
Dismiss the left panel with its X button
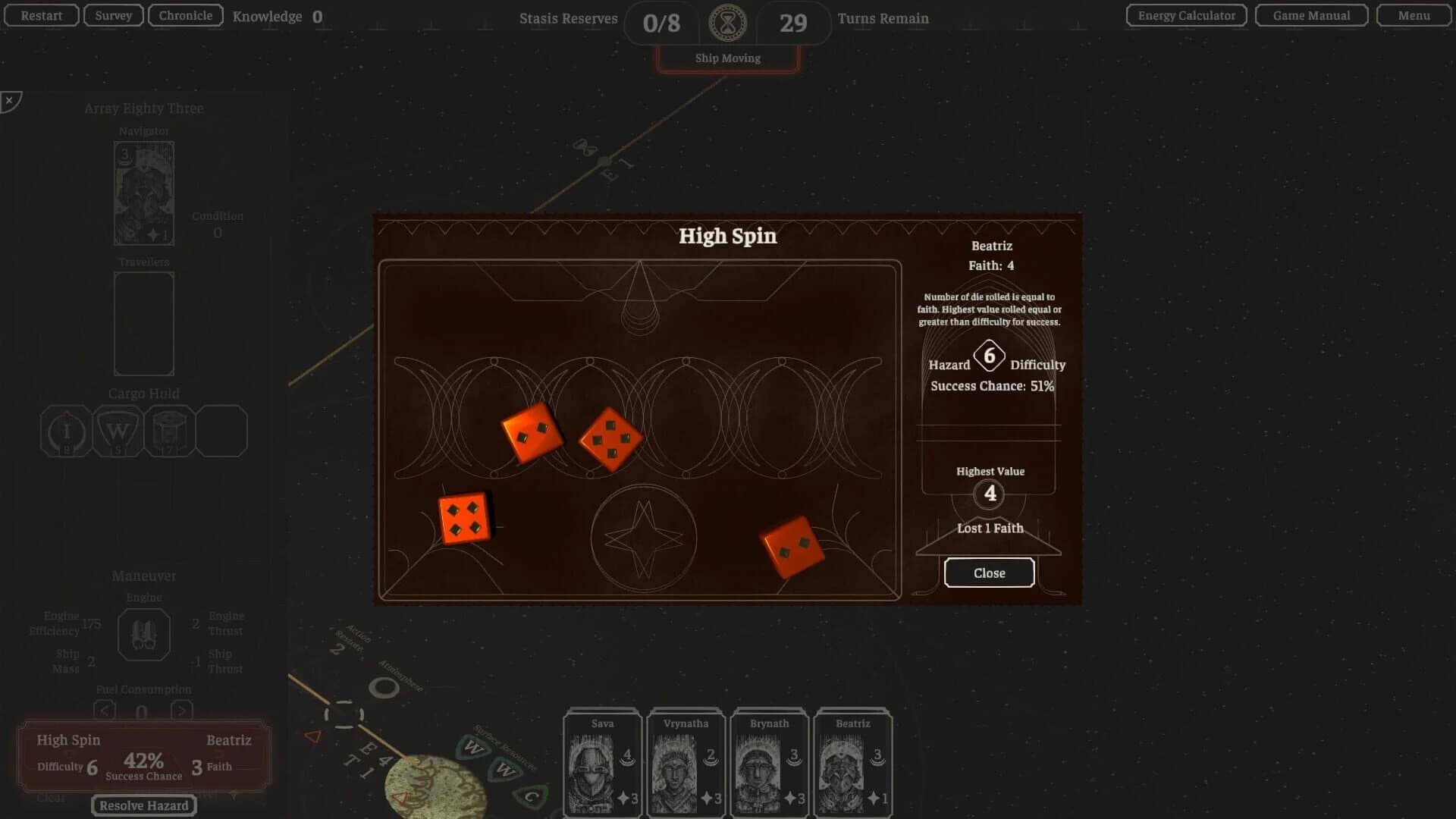click(x=8, y=99)
